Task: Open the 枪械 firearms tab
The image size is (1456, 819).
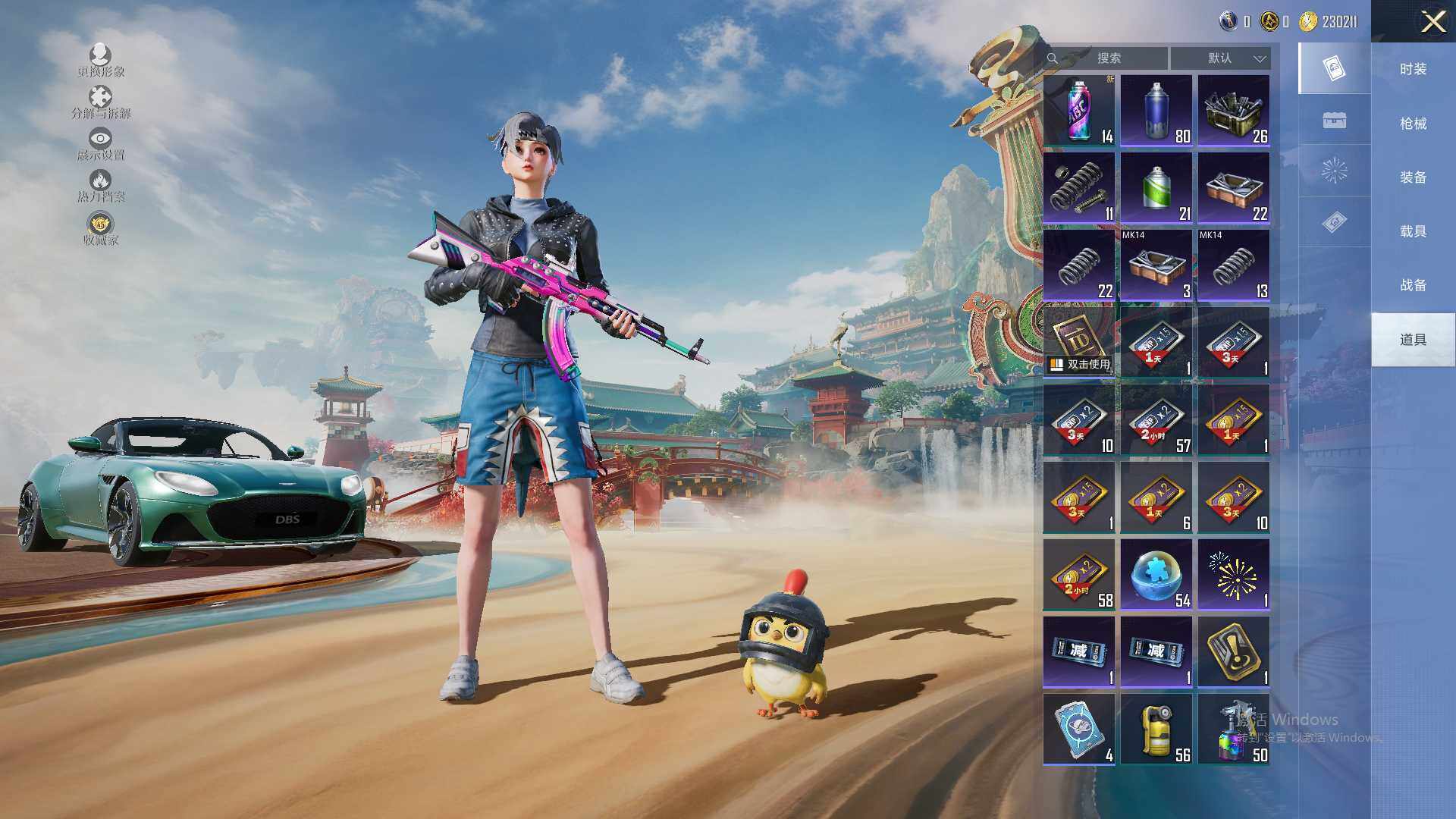Action: (x=1413, y=124)
